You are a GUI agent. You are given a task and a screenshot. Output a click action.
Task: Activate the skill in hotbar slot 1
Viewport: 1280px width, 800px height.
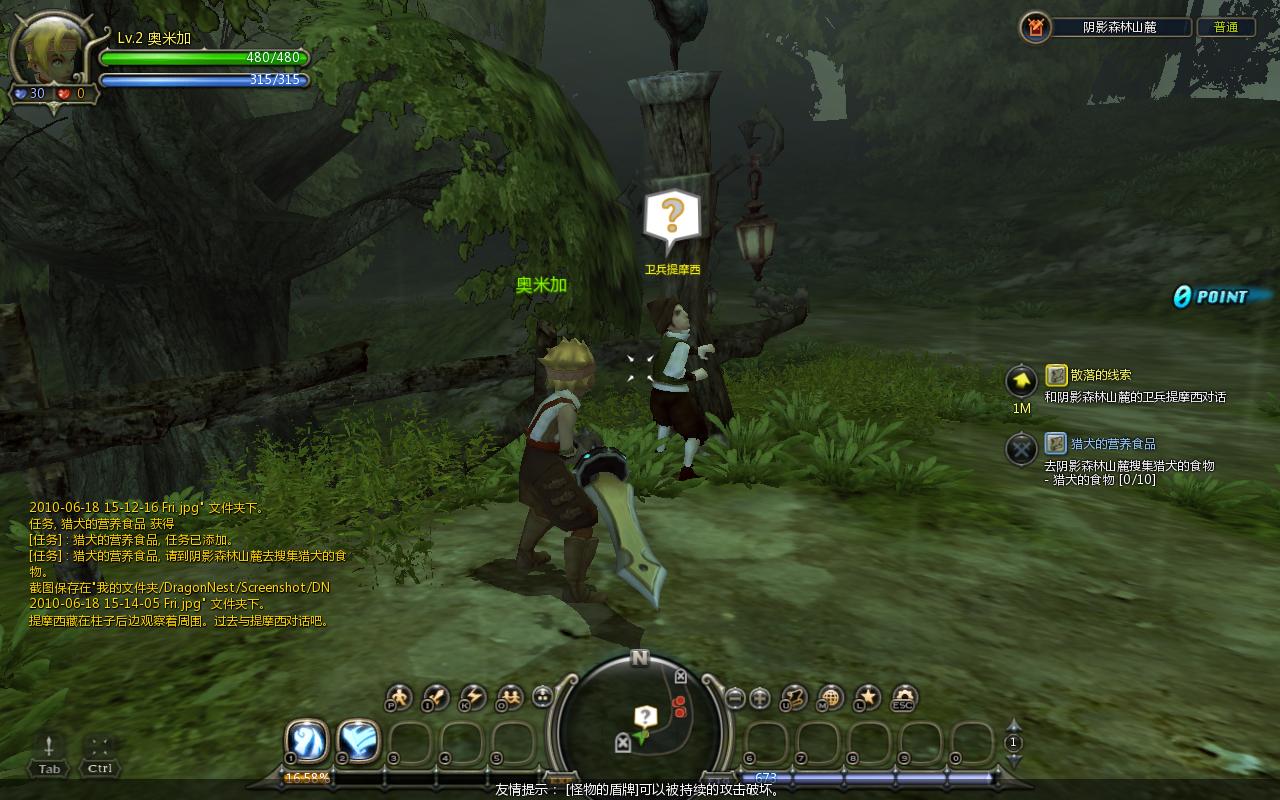pyautogui.click(x=306, y=741)
